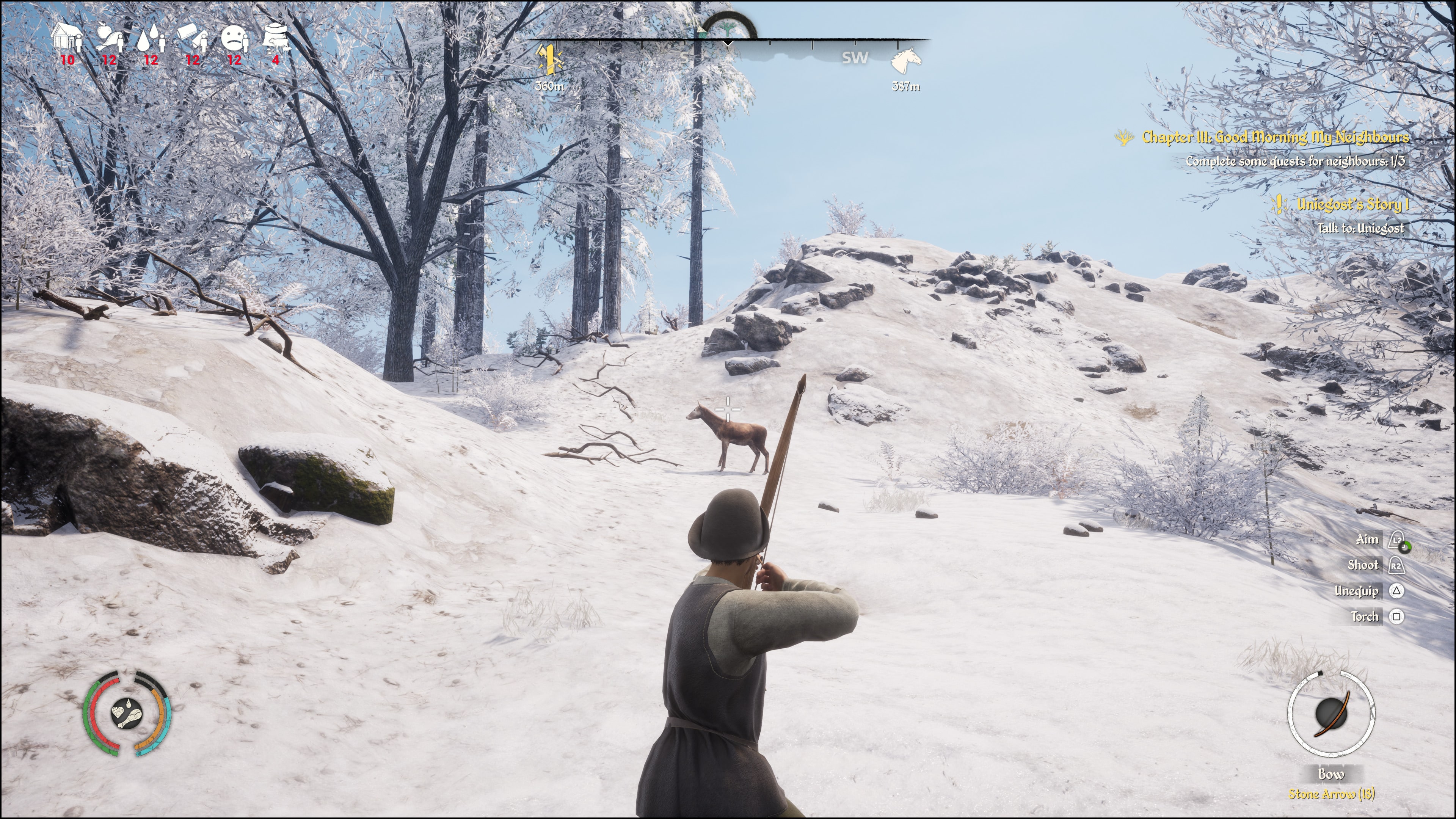Open the villager mood sad-face icon
Viewport: 1456px width, 819px height.
click(234, 38)
